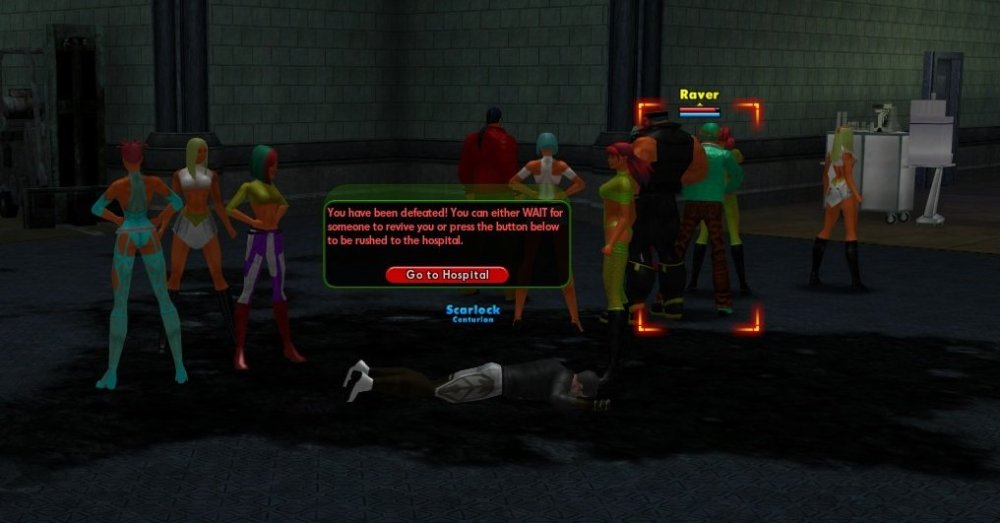Click the Go to Hospital button

click(x=447, y=274)
